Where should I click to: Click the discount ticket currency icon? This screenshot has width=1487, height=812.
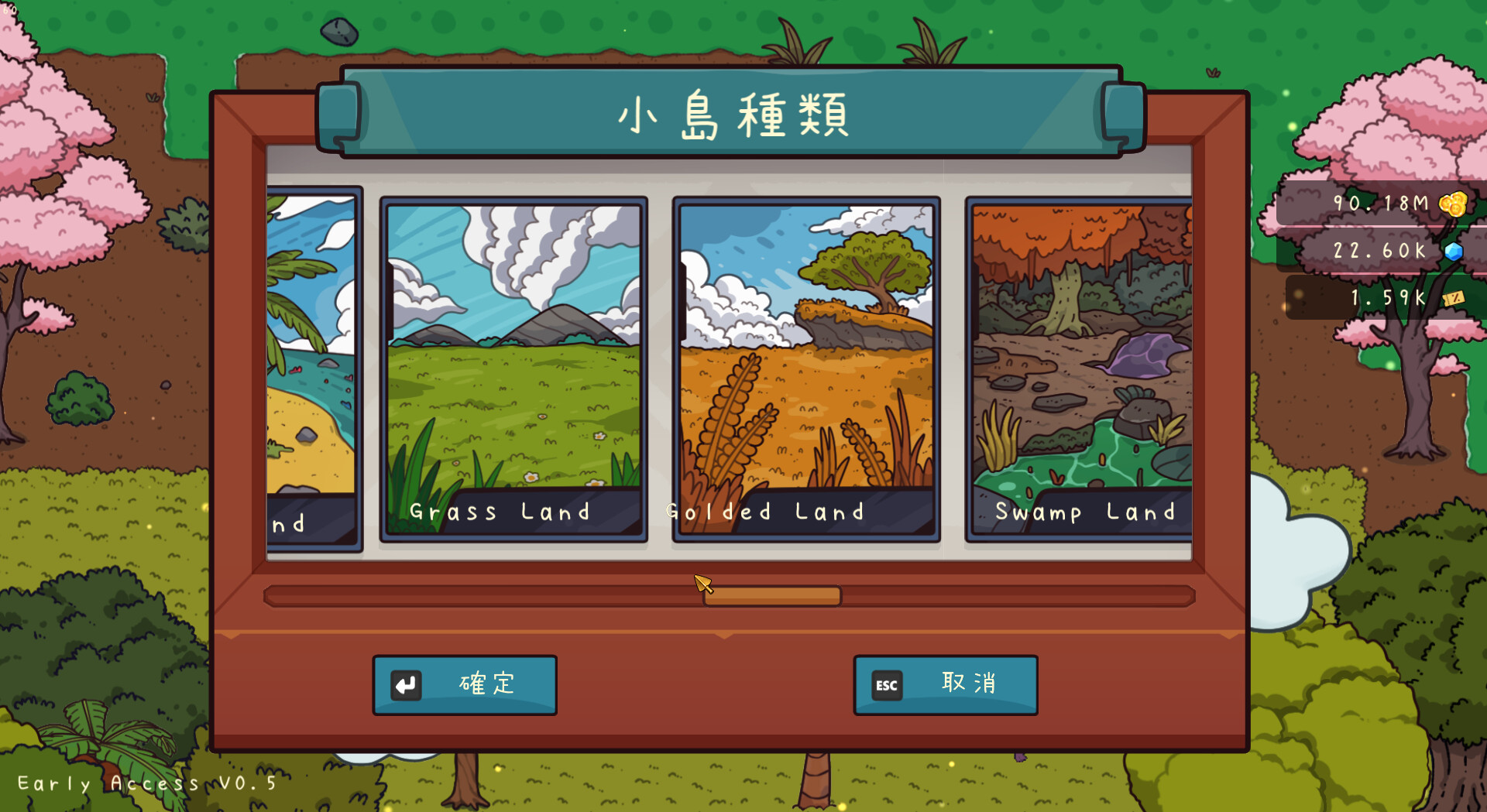(1454, 296)
